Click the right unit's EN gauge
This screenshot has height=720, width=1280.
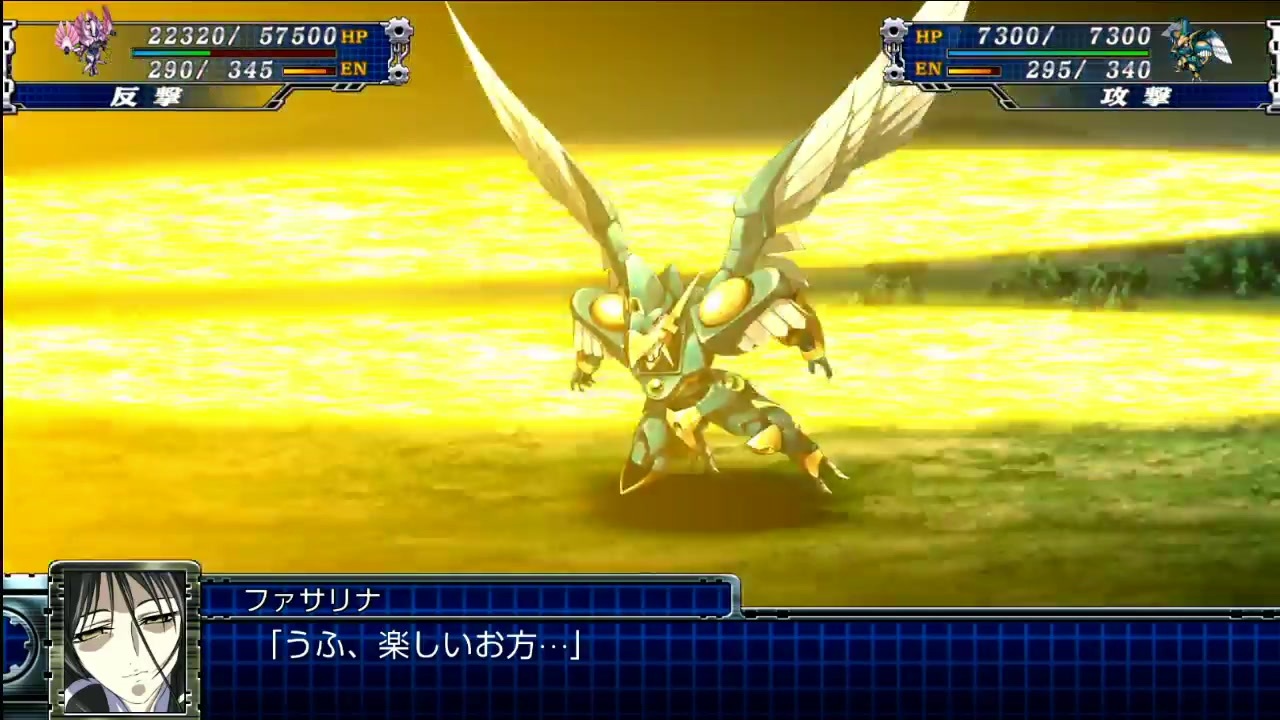[x=975, y=71]
